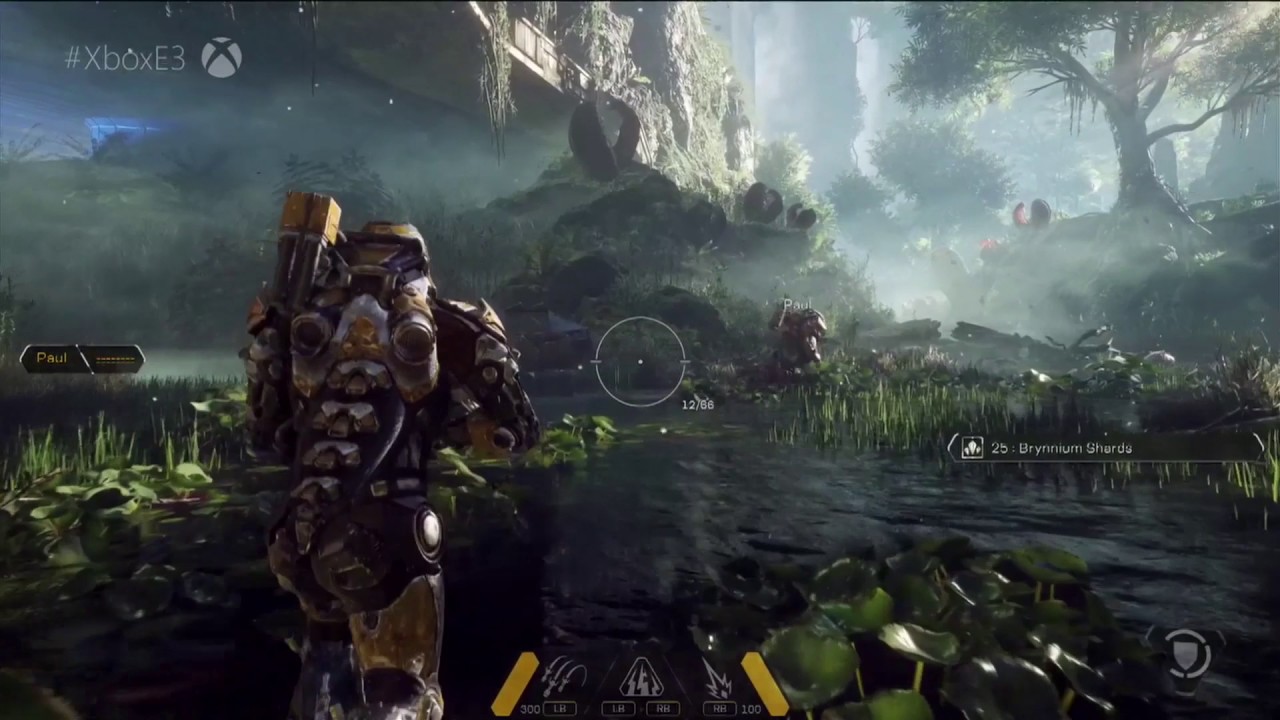
Task: Toggle the LB binding under the missile ability
Action: [x=558, y=707]
